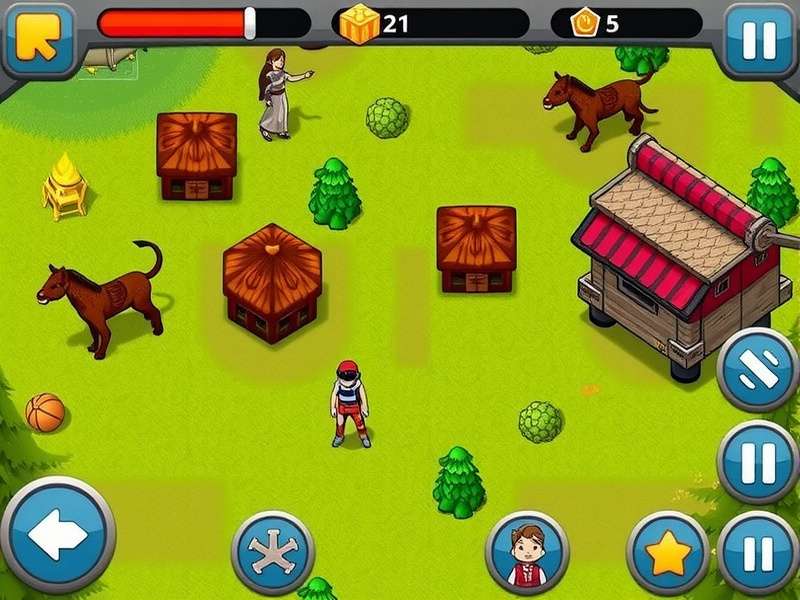800x600 pixels.
Task: Click the yellow arrow button
Action: pyautogui.click(x=38, y=40)
